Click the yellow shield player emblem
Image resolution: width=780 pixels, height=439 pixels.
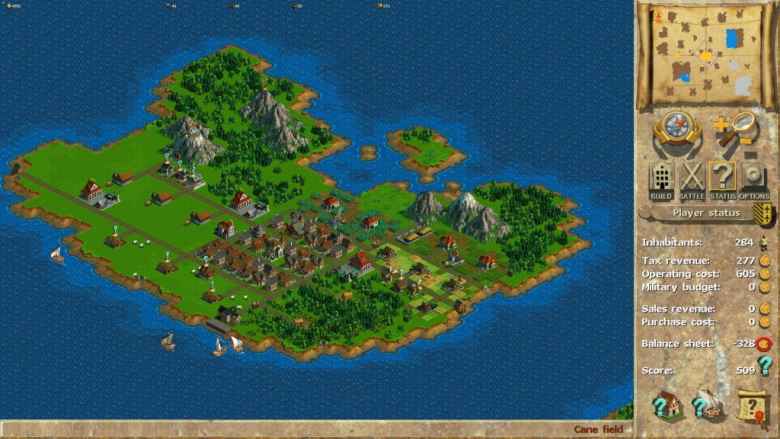coord(764,214)
